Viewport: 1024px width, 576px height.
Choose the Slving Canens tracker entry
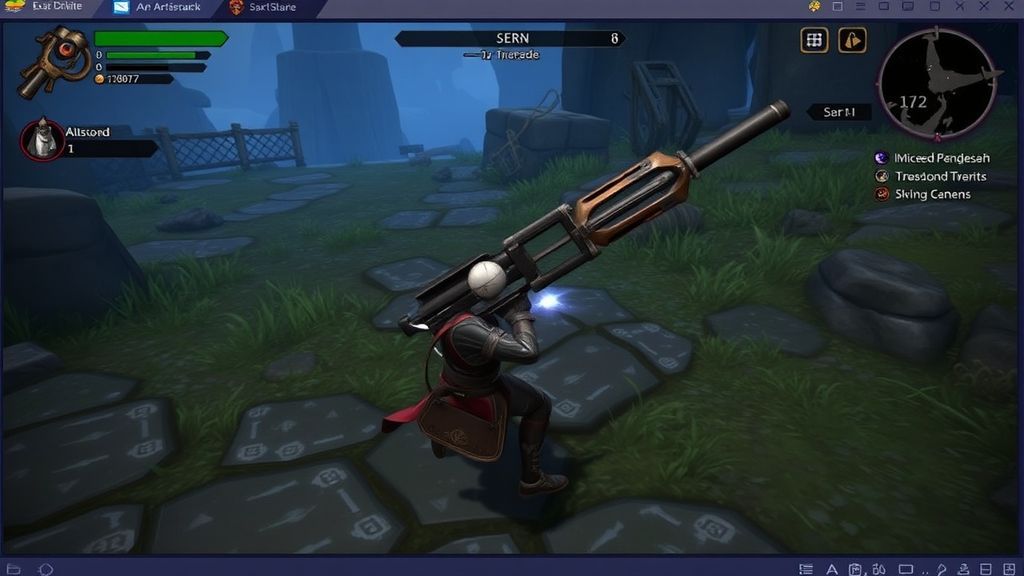click(x=923, y=194)
